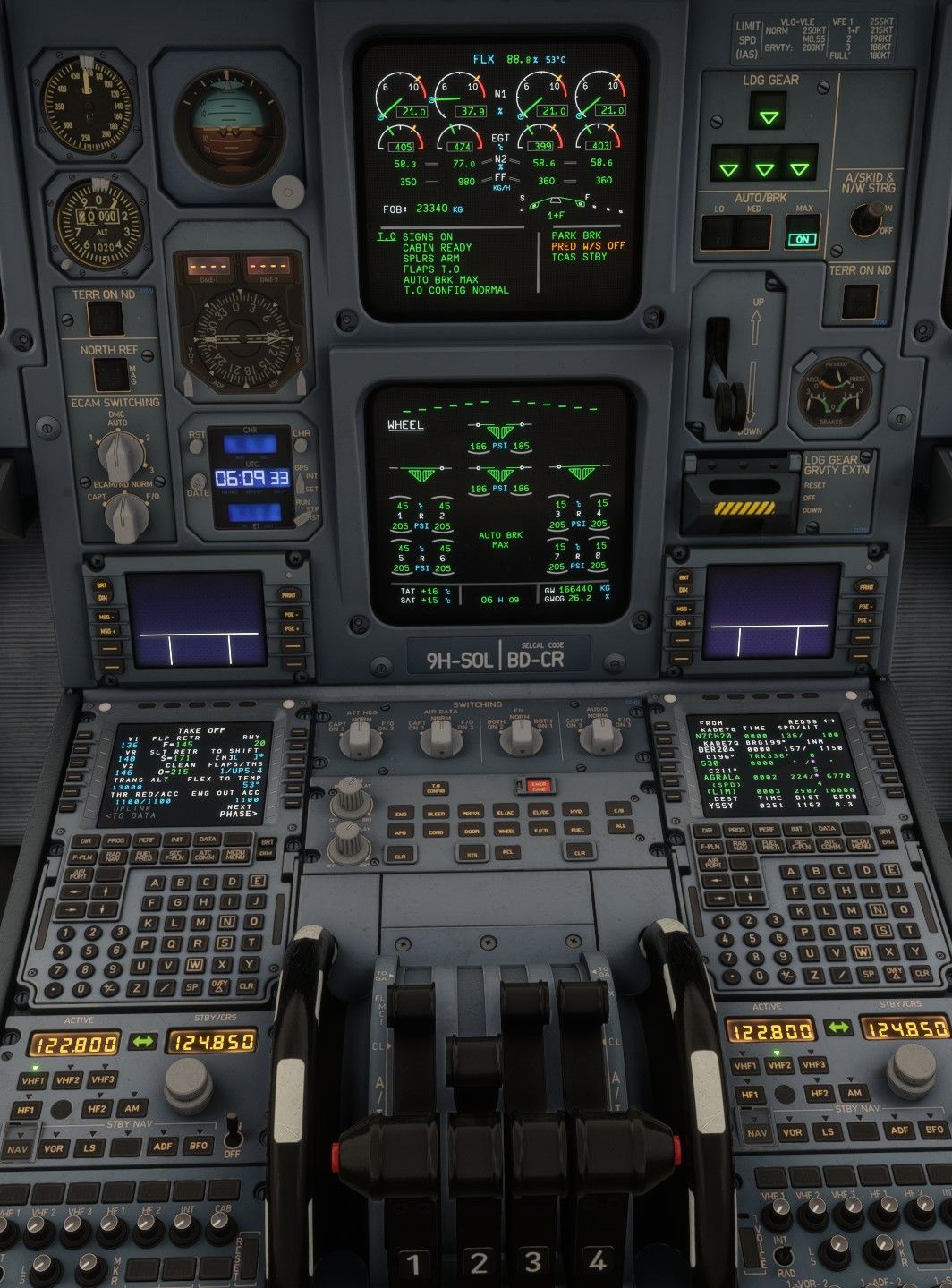
Task: Activate the ECAM ALL pages button
Action: [x=620, y=826]
